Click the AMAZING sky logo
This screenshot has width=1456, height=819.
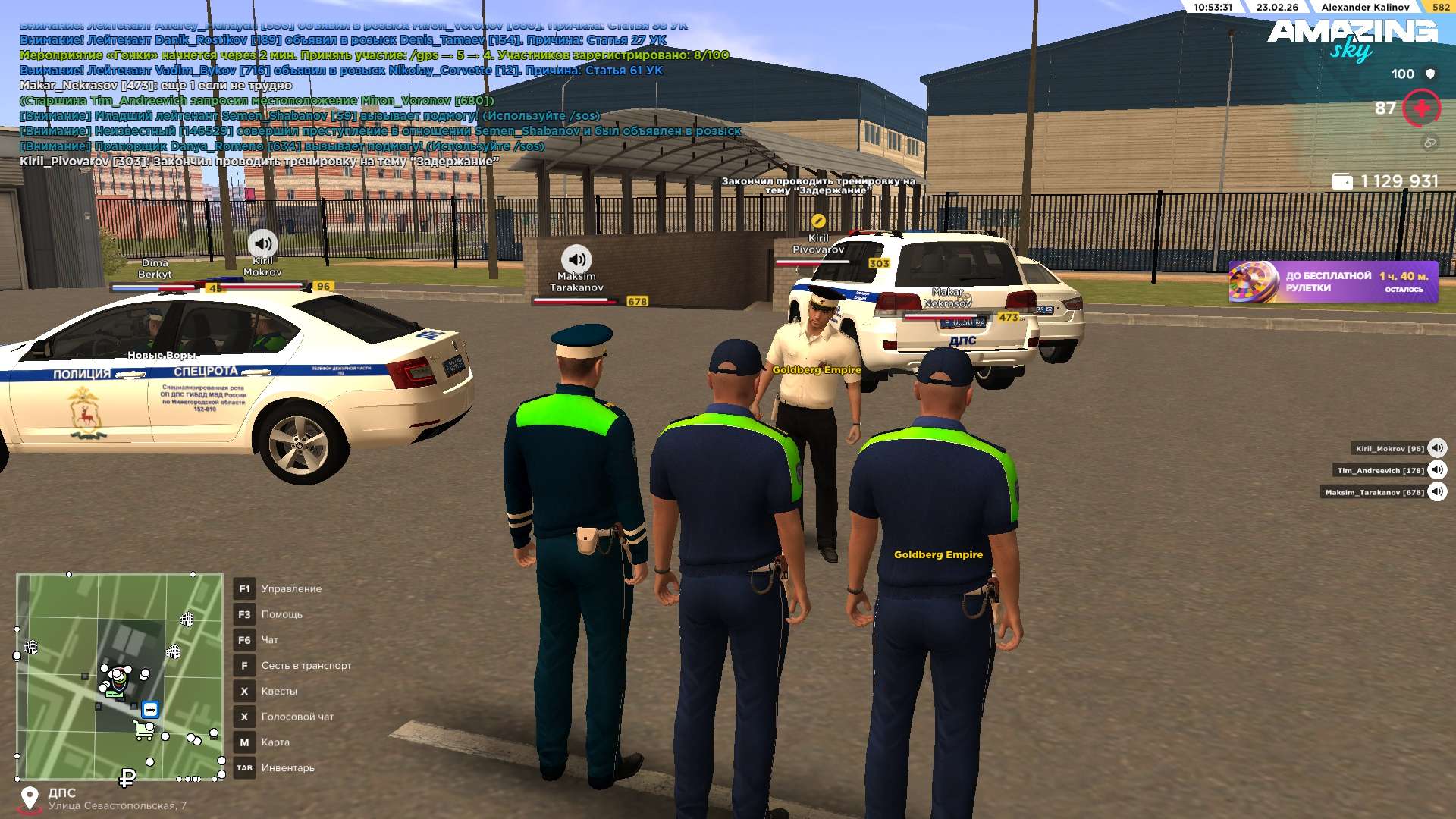[1352, 39]
